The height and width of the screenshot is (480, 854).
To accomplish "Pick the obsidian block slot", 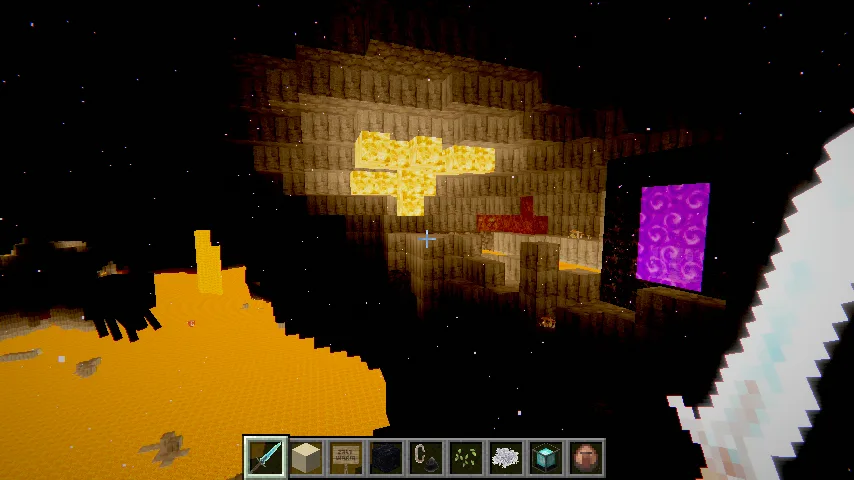I will pyautogui.click(x=386, y=457).
